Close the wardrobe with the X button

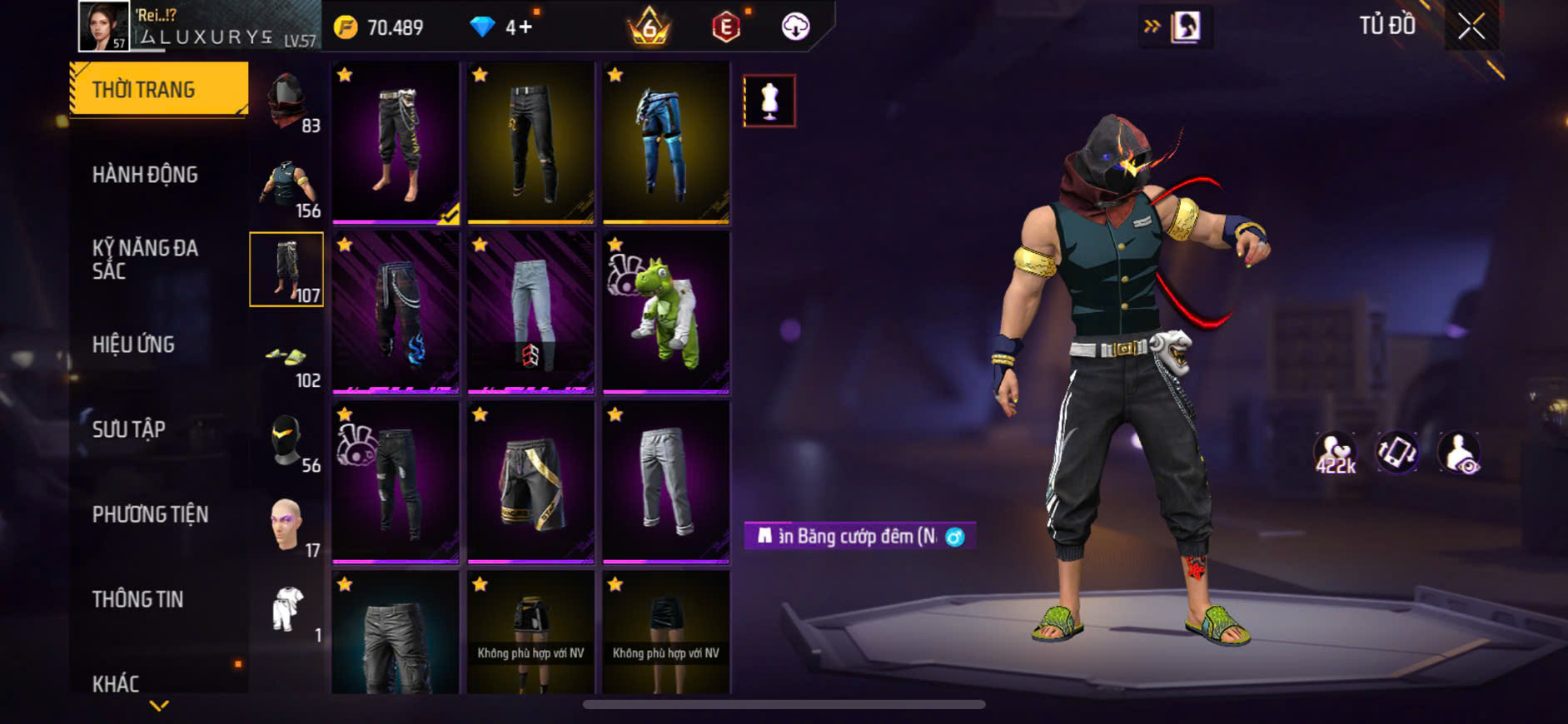1471,27
